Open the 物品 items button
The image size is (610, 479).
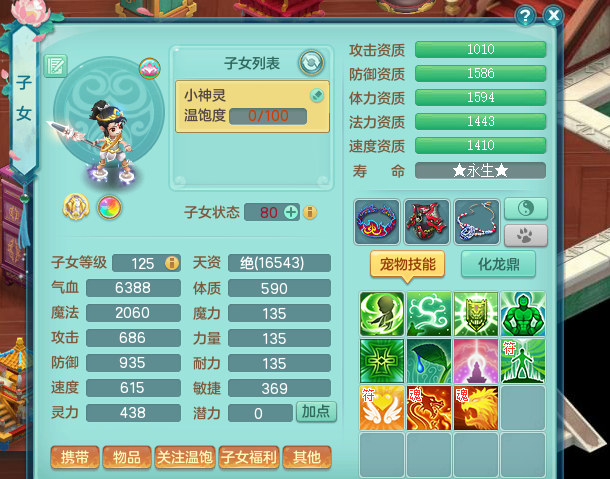[126, 458]
